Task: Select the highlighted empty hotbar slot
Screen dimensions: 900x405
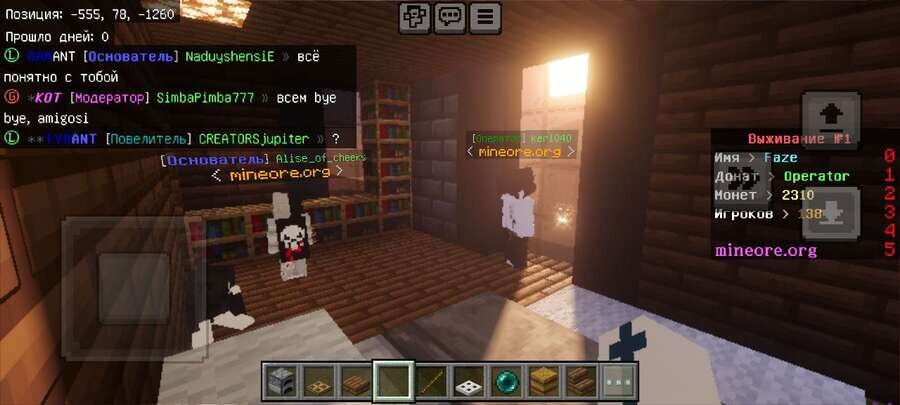Action: [392, 381]
